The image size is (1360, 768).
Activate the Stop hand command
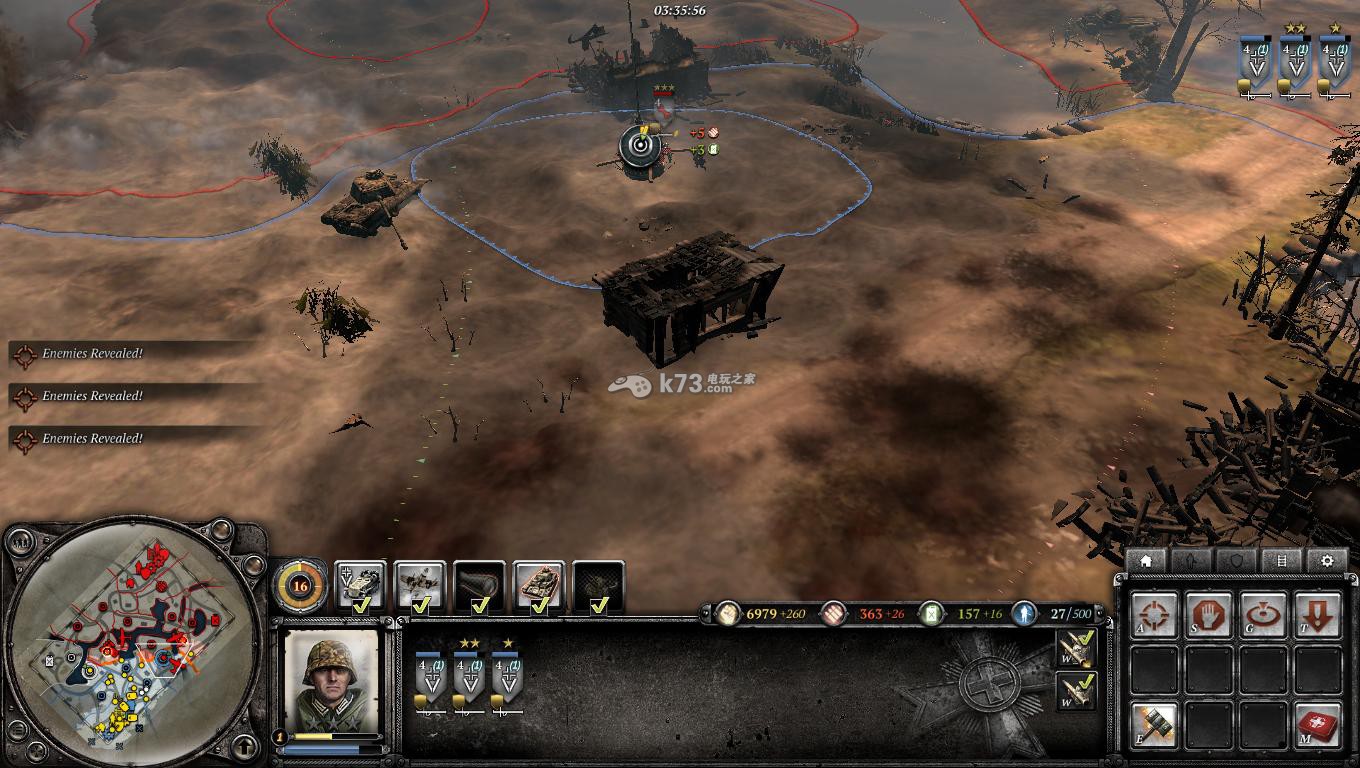coord(1209,615)
